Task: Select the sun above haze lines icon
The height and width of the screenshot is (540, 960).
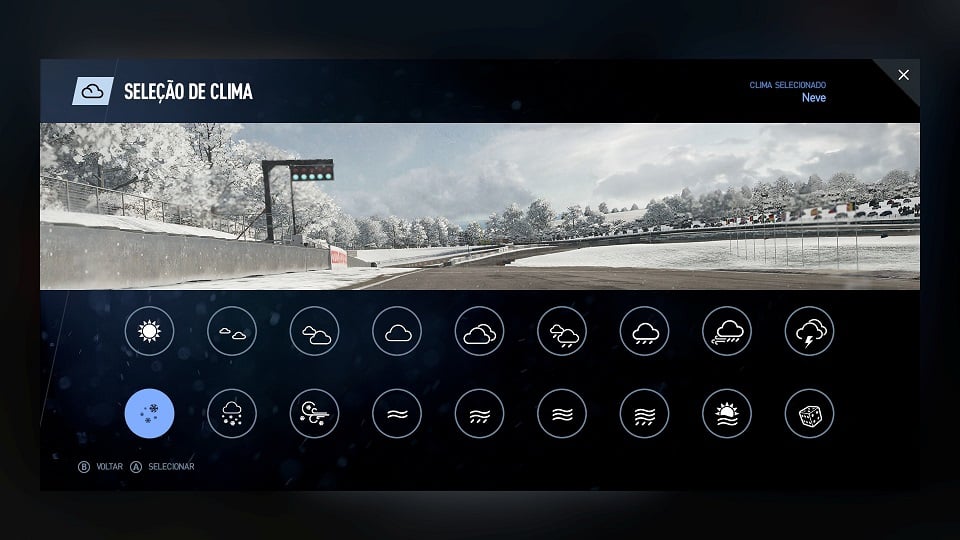Action: click(x=727, y=413)
